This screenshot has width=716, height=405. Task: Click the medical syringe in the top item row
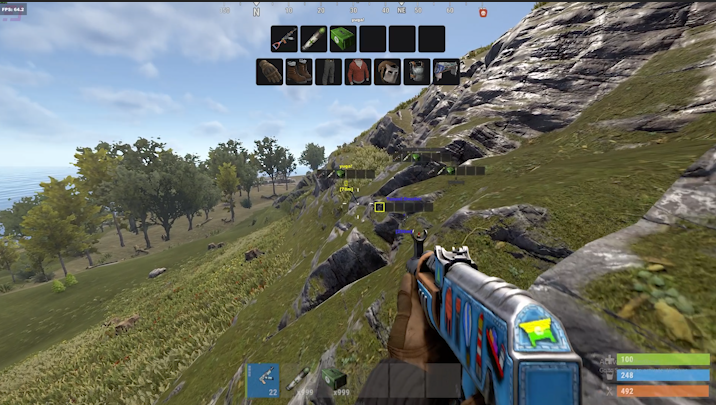[x=314, y=39]
